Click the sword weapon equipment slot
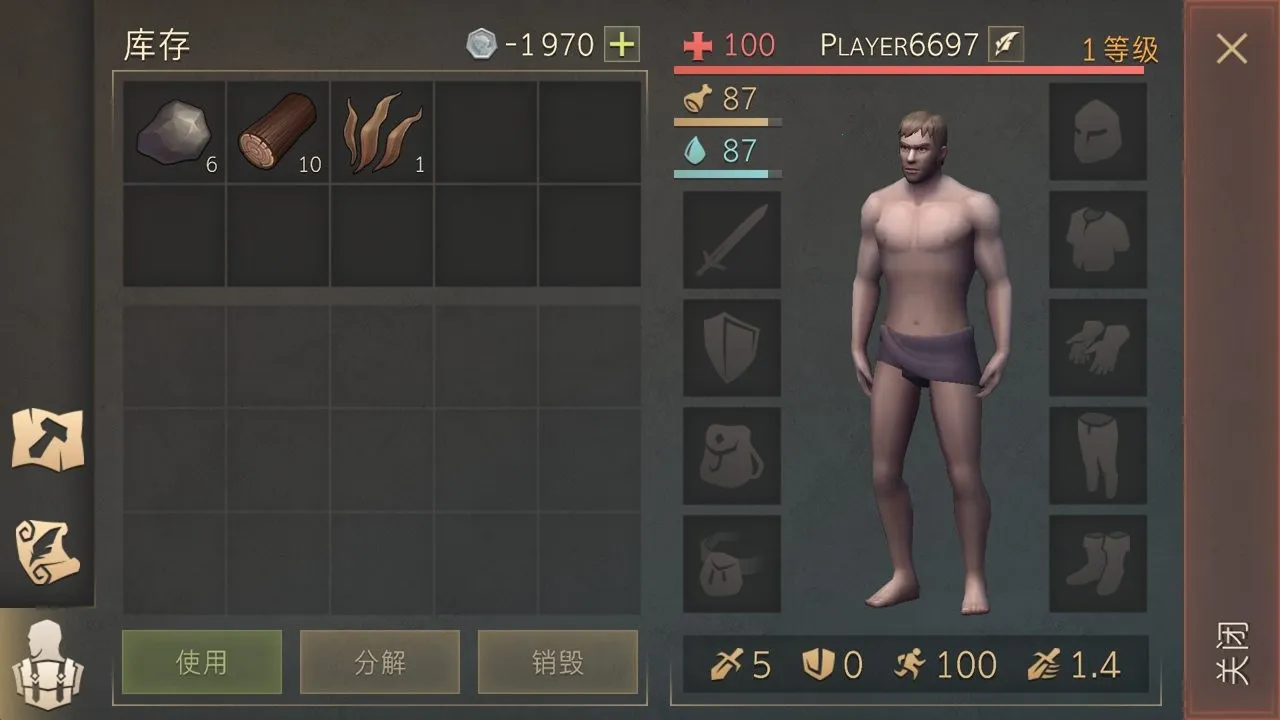Image resolution: width=1280 pixels, height=720 pixels. click(x=730, y=240)
